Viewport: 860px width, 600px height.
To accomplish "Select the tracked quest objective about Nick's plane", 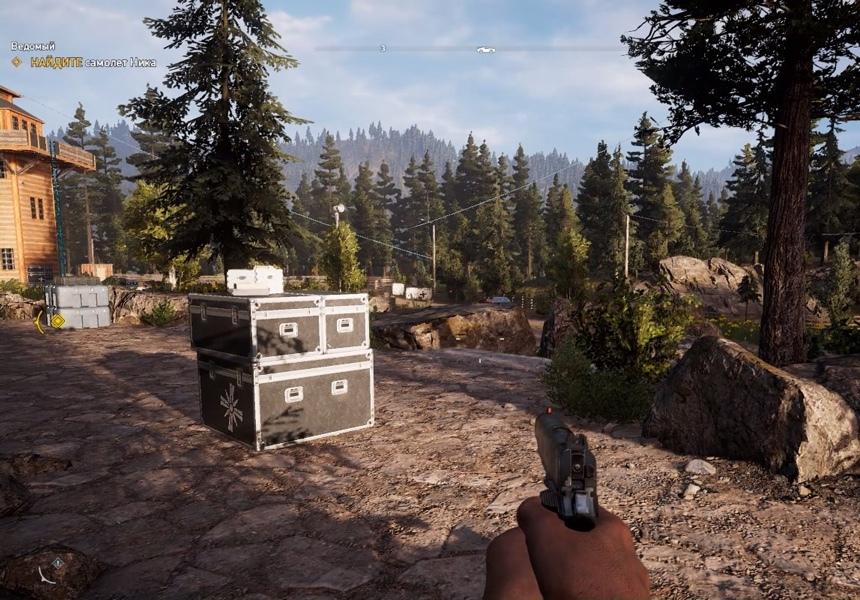I will (x=93, y=62).
